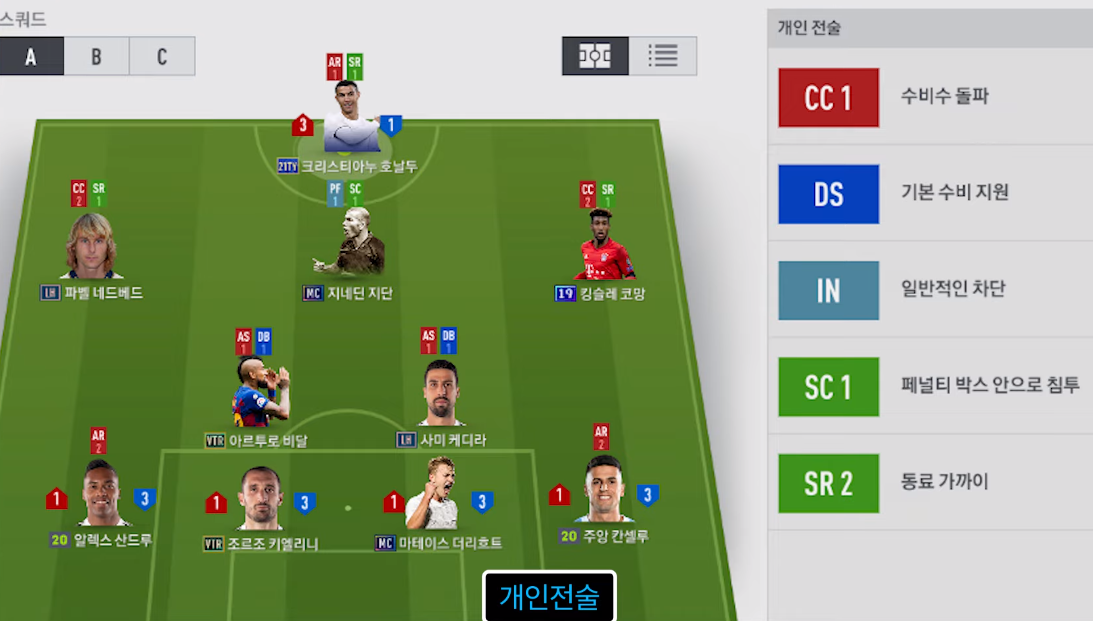Choose 사미 케디라 player card

click(x=441, y=394)
